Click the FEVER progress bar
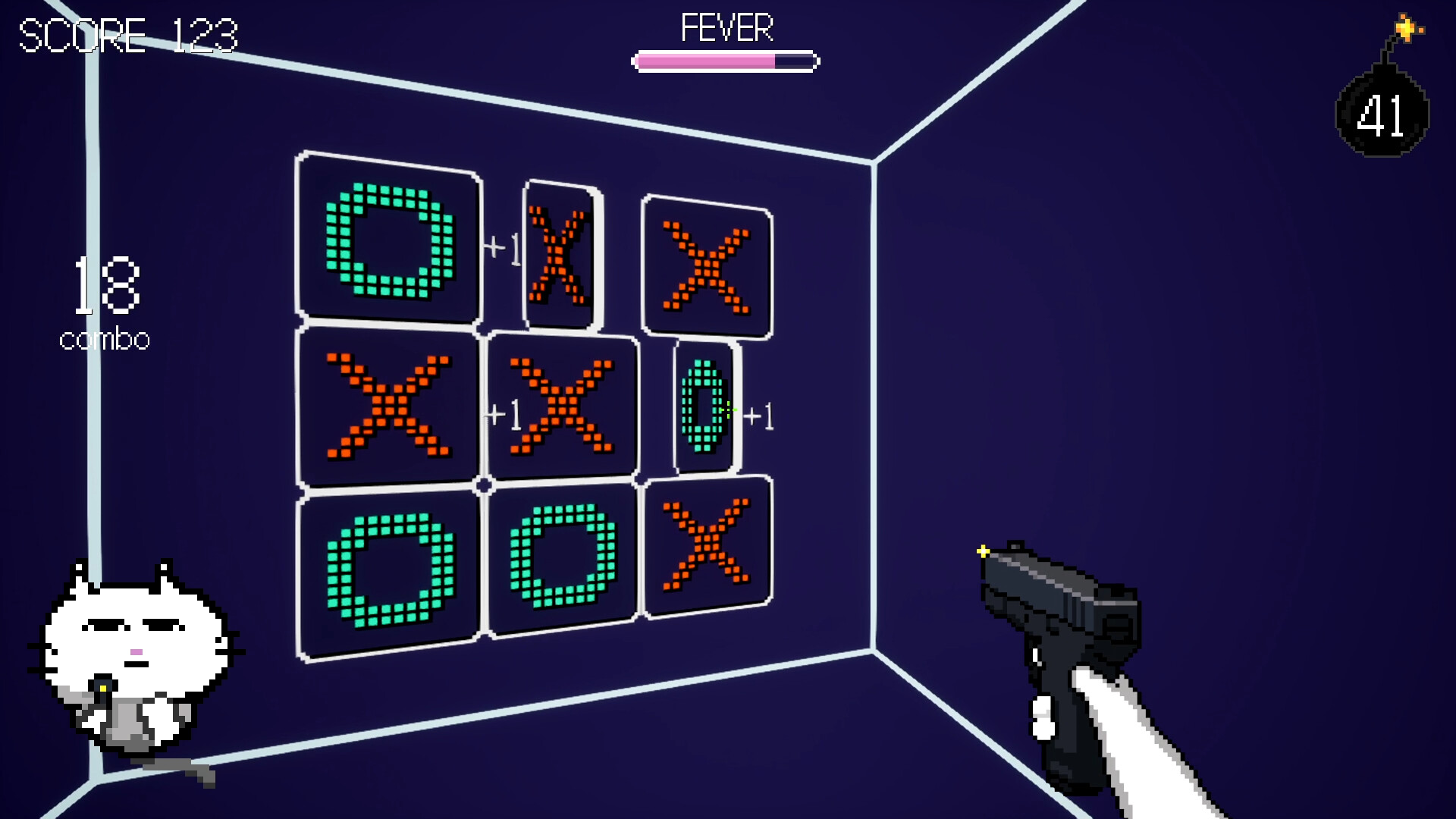 tap(724, 60)
